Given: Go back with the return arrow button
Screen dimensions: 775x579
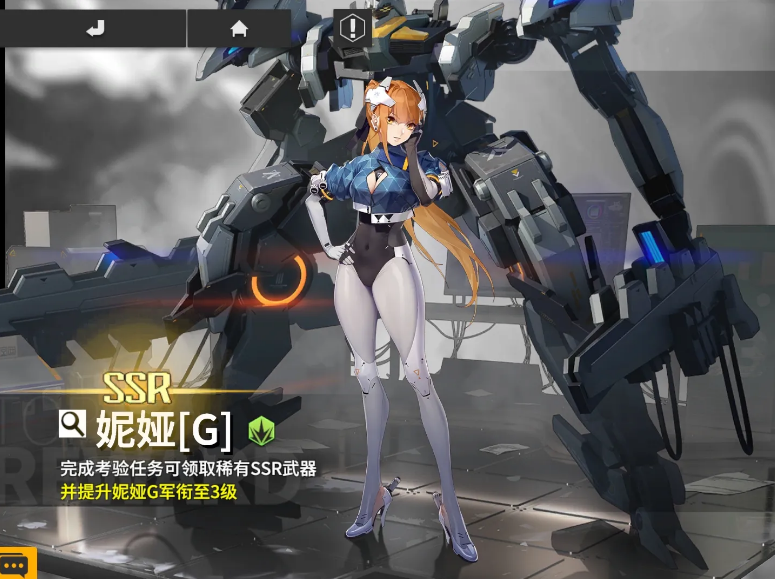Looking at the screenshot, I should (94, 28).
